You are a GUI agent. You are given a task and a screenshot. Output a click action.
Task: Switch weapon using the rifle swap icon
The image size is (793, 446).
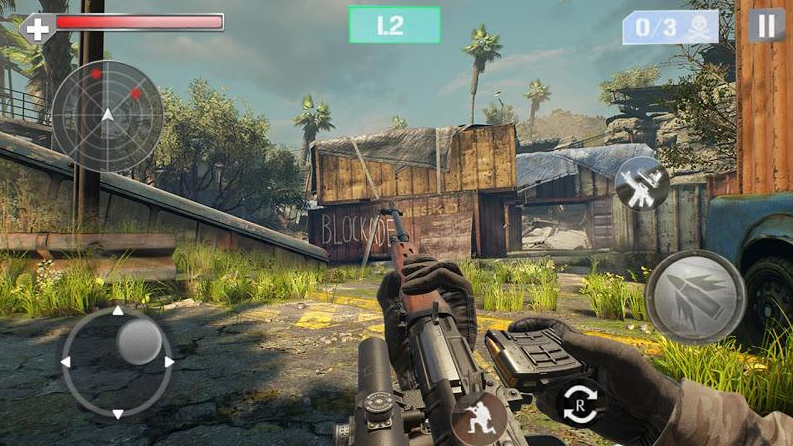(641, 183)
